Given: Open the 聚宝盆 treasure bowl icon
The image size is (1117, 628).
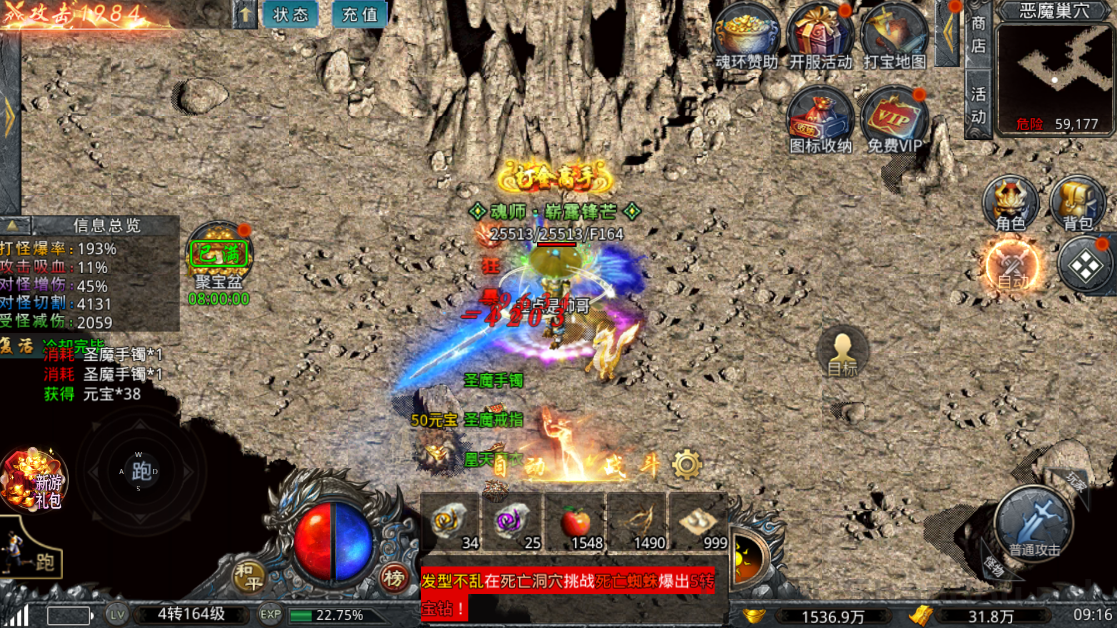Looking at the screenshot, I should click(x=219, y=255).
